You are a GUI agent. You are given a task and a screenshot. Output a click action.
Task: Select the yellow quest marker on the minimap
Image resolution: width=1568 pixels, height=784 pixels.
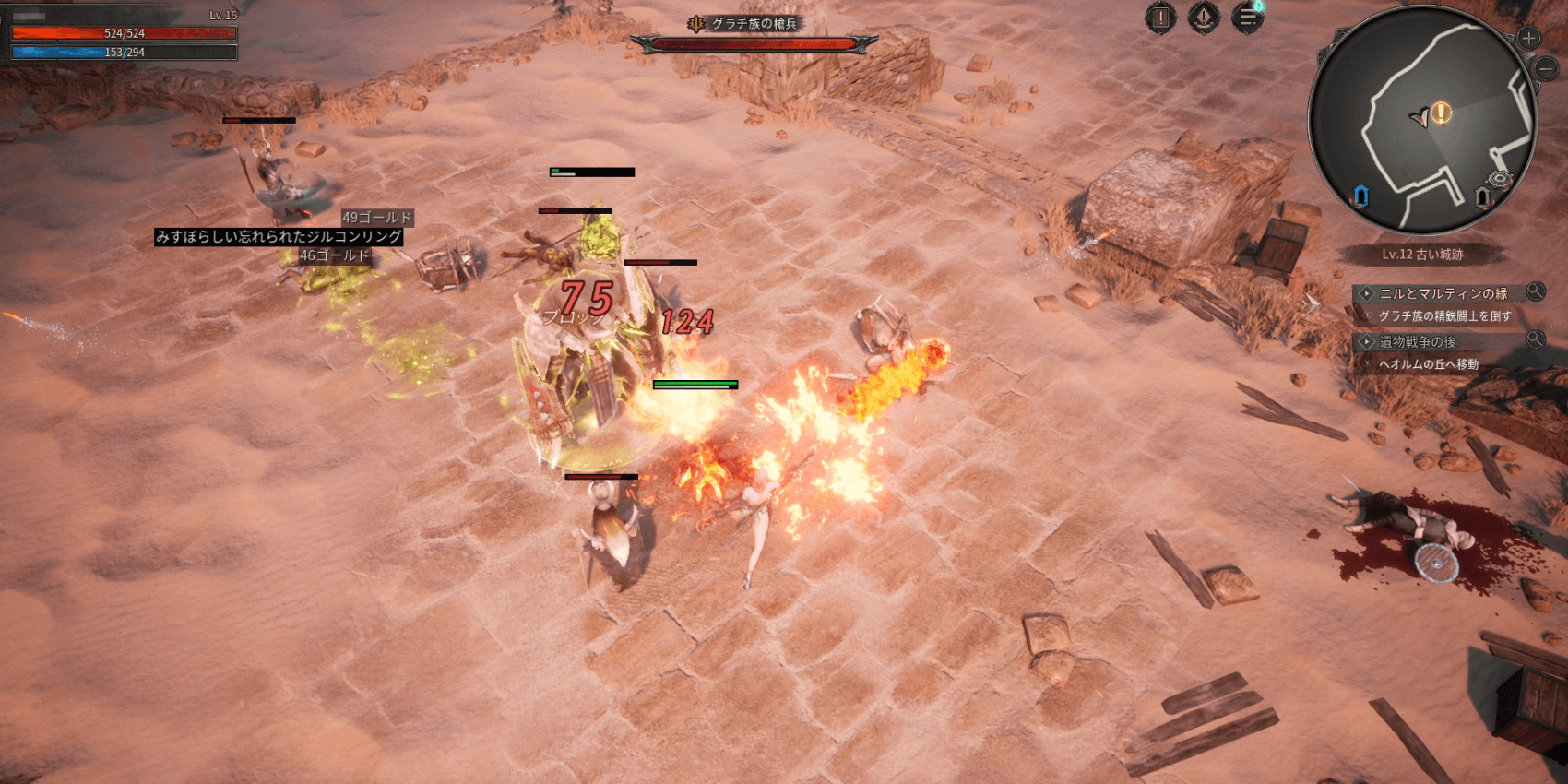click(1442, 113)
